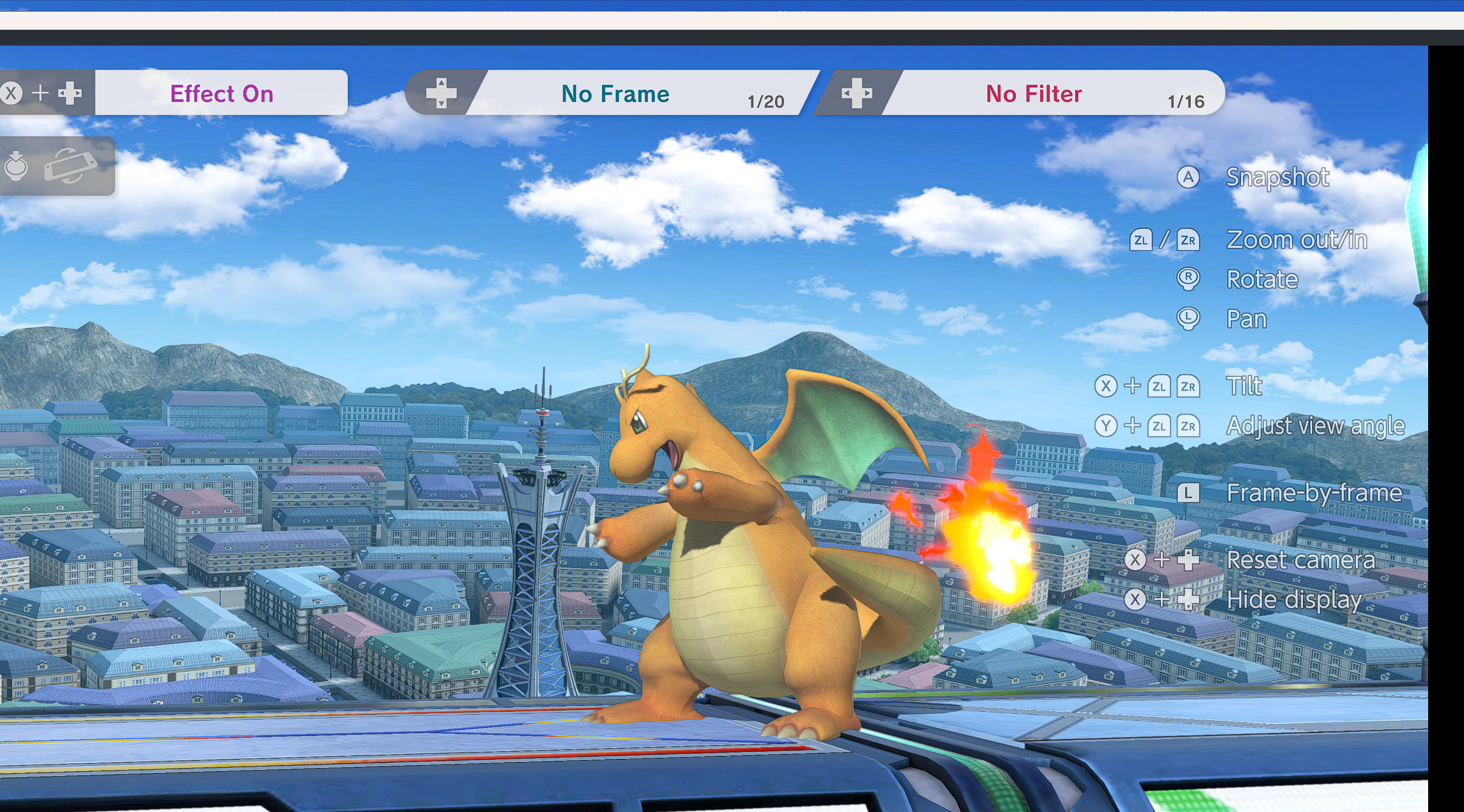Select the right-stick Rotate icon
Image resolution: width=1464 pixels, height=812 pixels.
(1189, 279)
